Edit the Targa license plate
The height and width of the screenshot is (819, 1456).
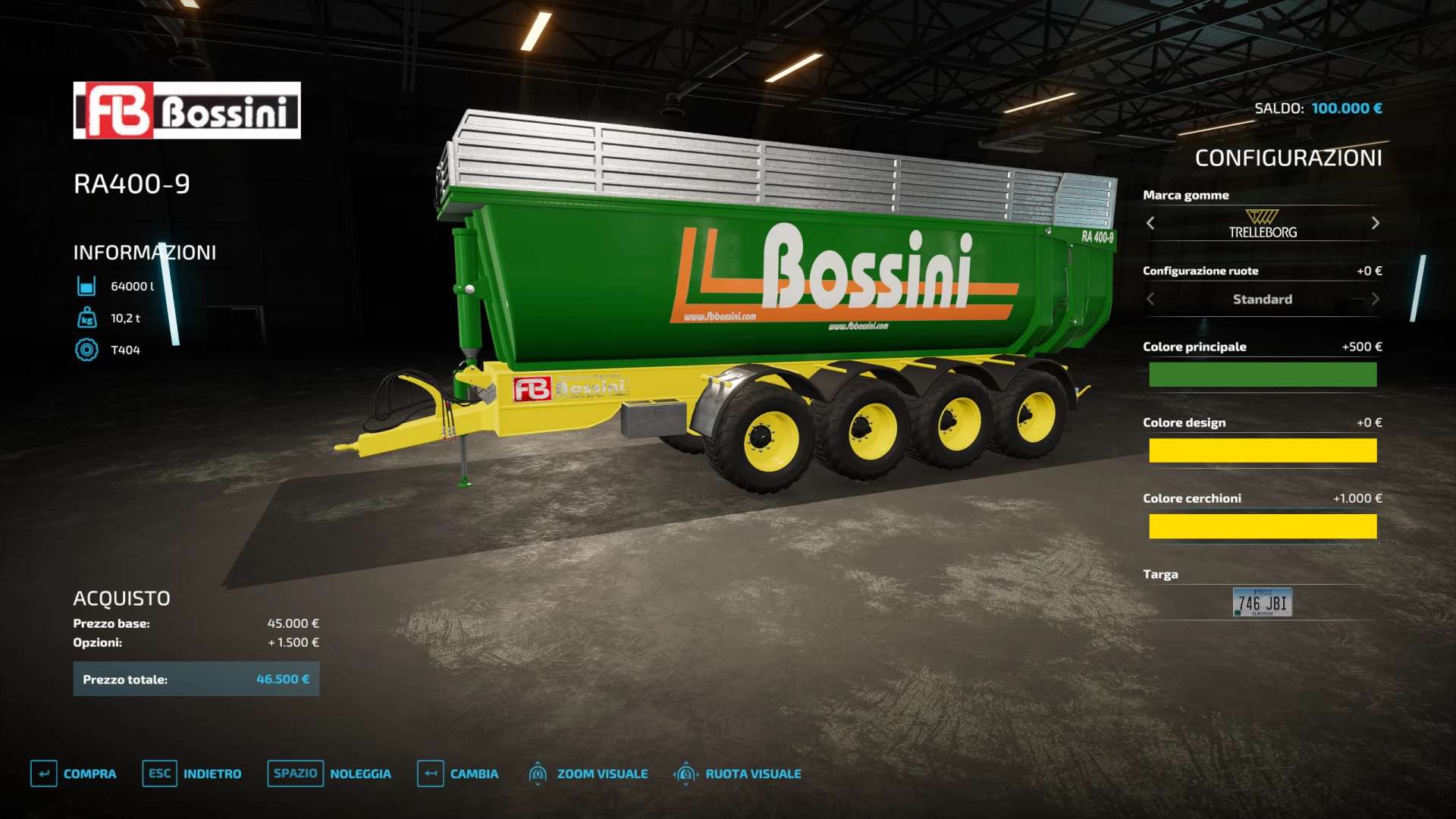click(x=1262, y=602)
